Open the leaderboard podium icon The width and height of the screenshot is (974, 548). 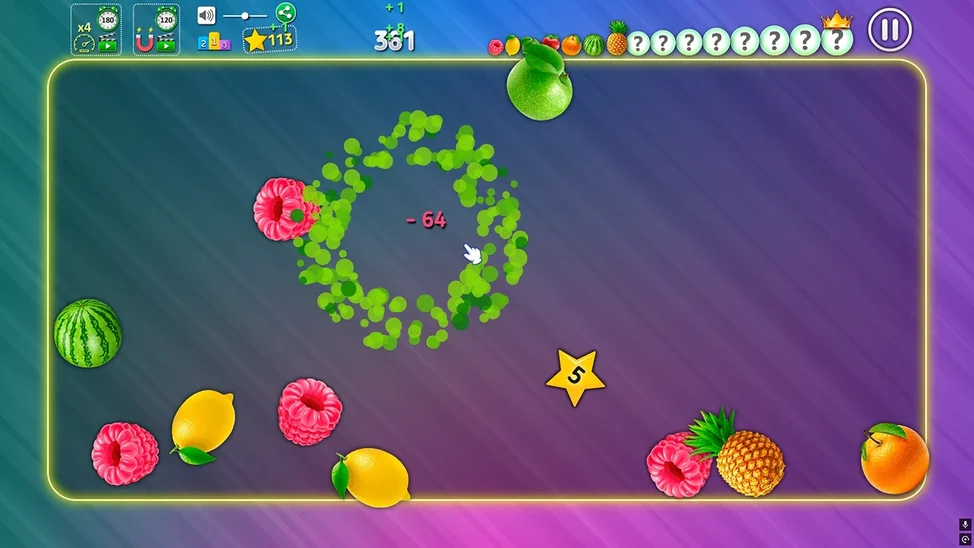tap(214, 41)
